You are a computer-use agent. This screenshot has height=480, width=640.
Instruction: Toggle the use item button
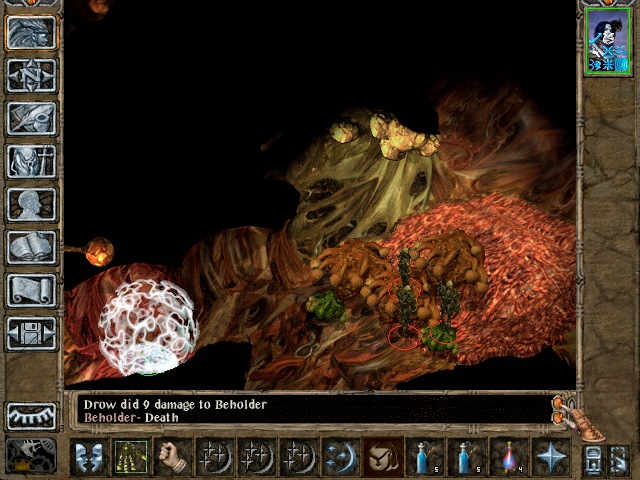(383, 458)
